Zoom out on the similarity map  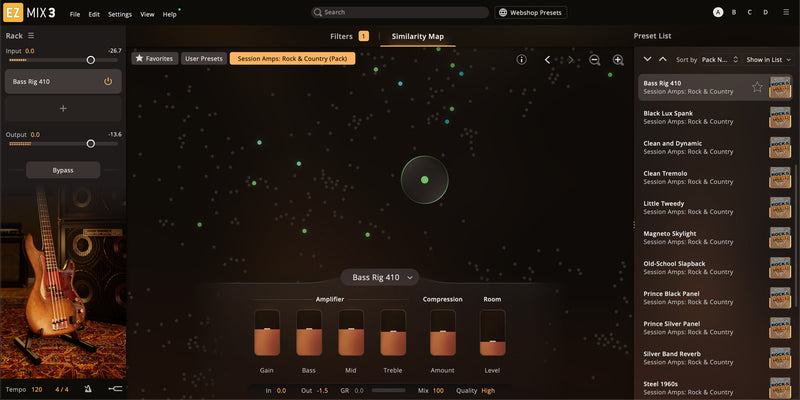[x=595, y=60]
